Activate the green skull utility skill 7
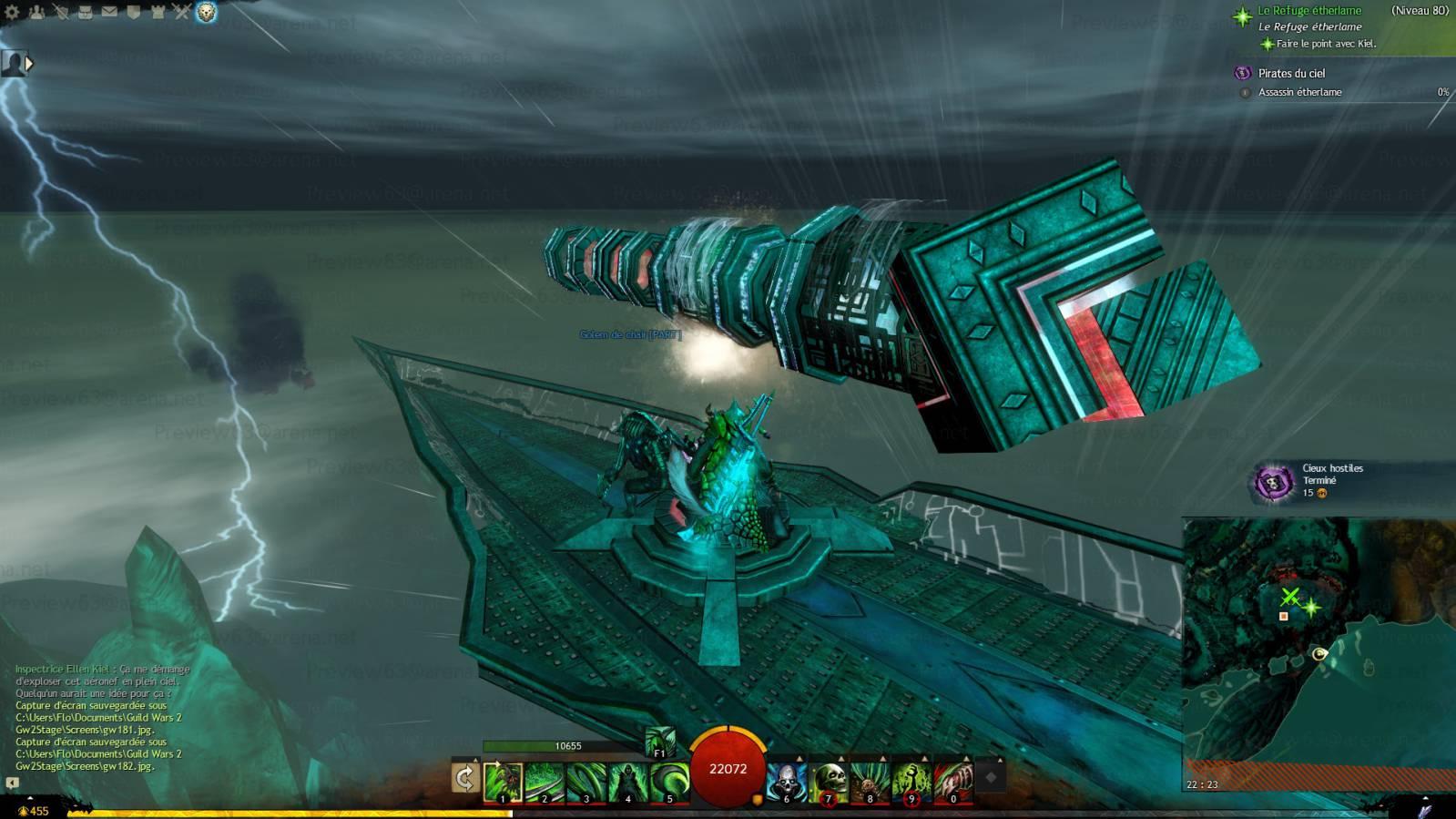 click(828, 782)
